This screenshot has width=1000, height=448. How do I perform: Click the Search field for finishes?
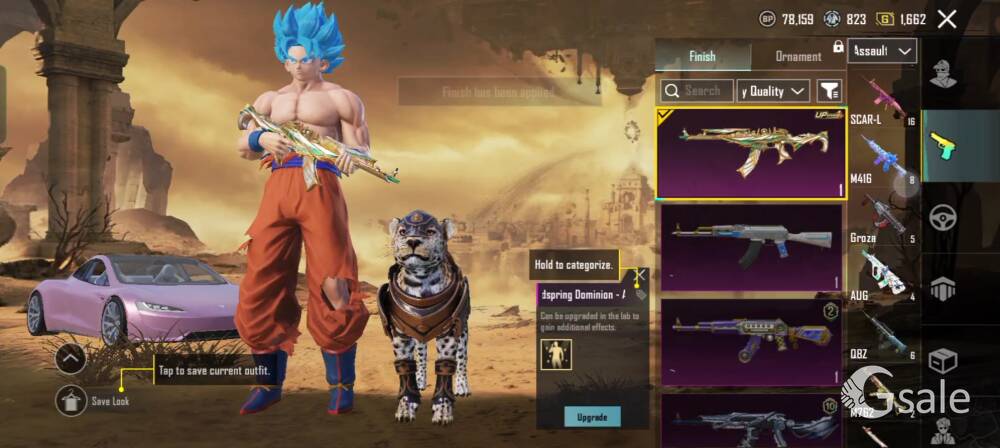click(x=696, y=91)
